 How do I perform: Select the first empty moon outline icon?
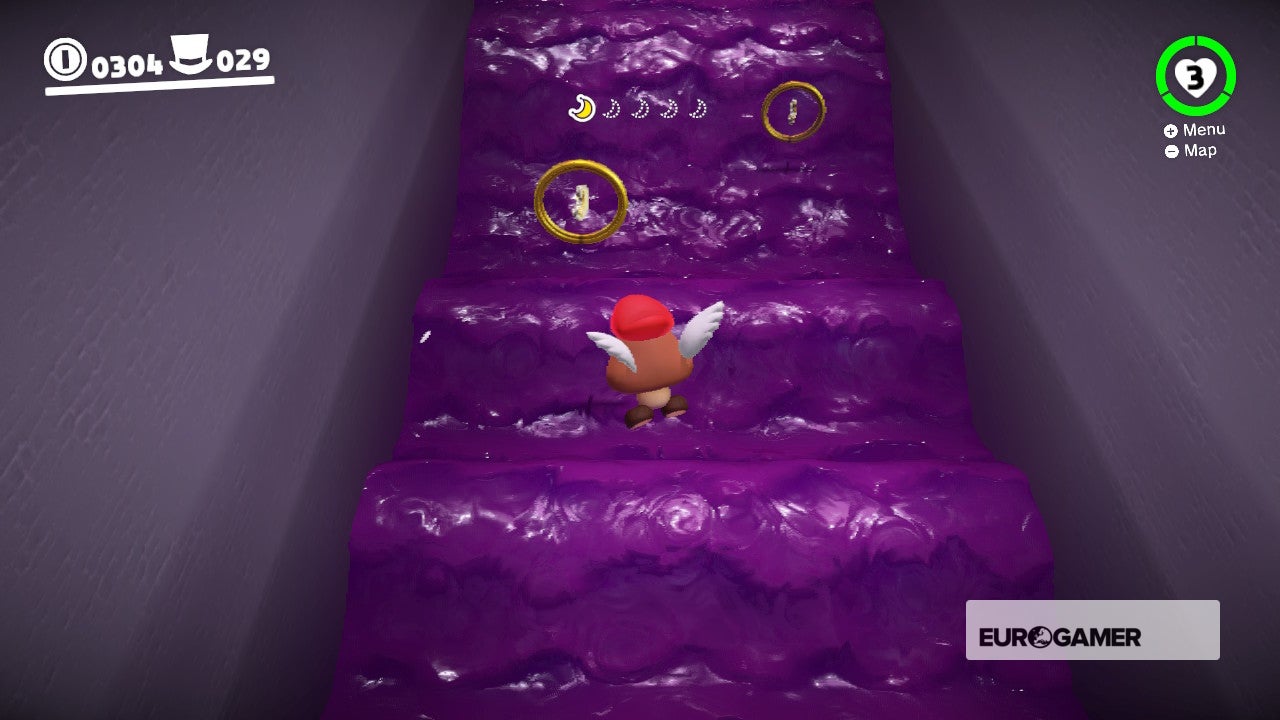tap(610, 107)
